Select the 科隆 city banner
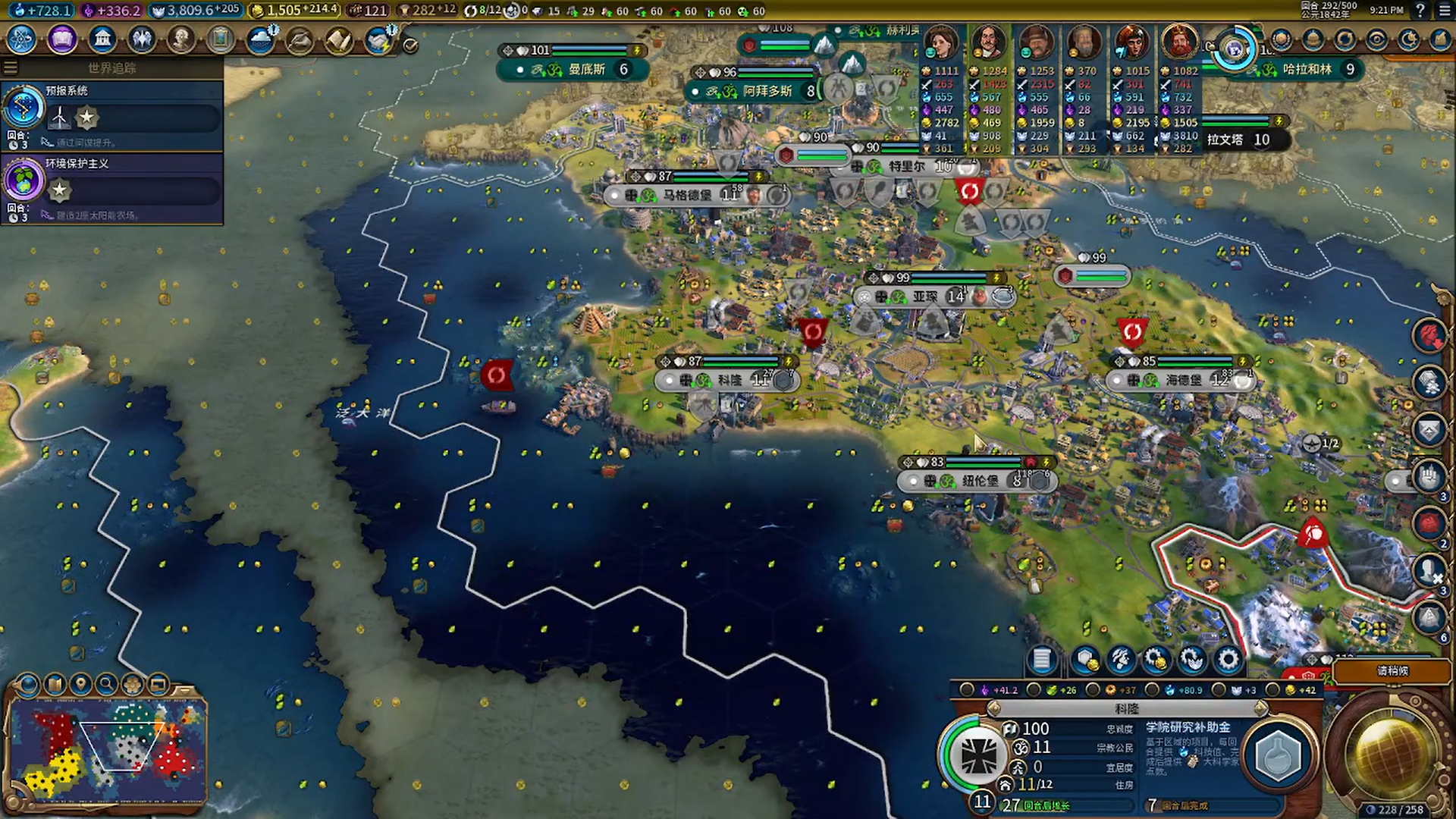This screenshot has width=1456, height=819. [728, 380]
